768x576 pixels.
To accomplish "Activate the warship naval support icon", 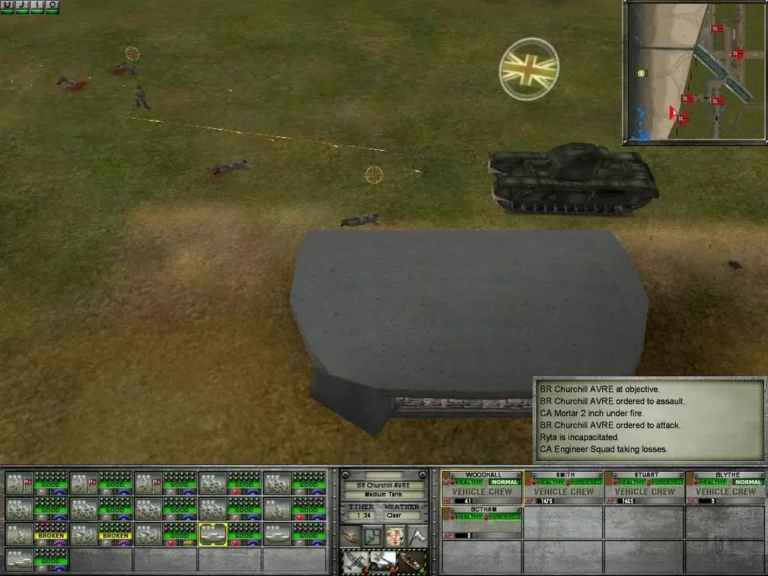I will click(408, 562).
